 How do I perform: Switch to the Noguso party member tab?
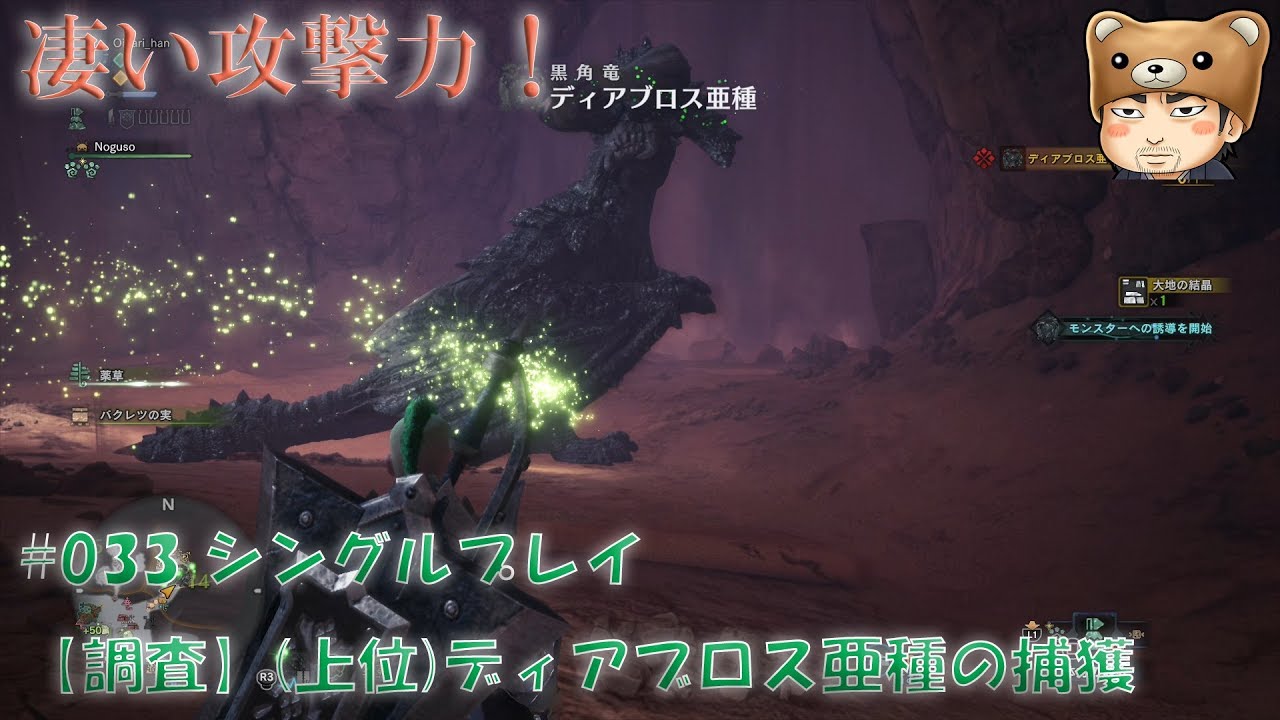click(114, 147)
